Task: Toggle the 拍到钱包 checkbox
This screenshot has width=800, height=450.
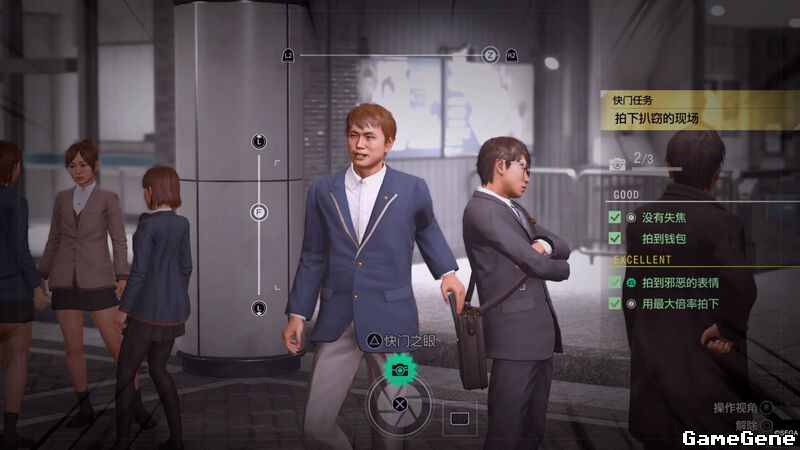Action: tap(615, 238)
